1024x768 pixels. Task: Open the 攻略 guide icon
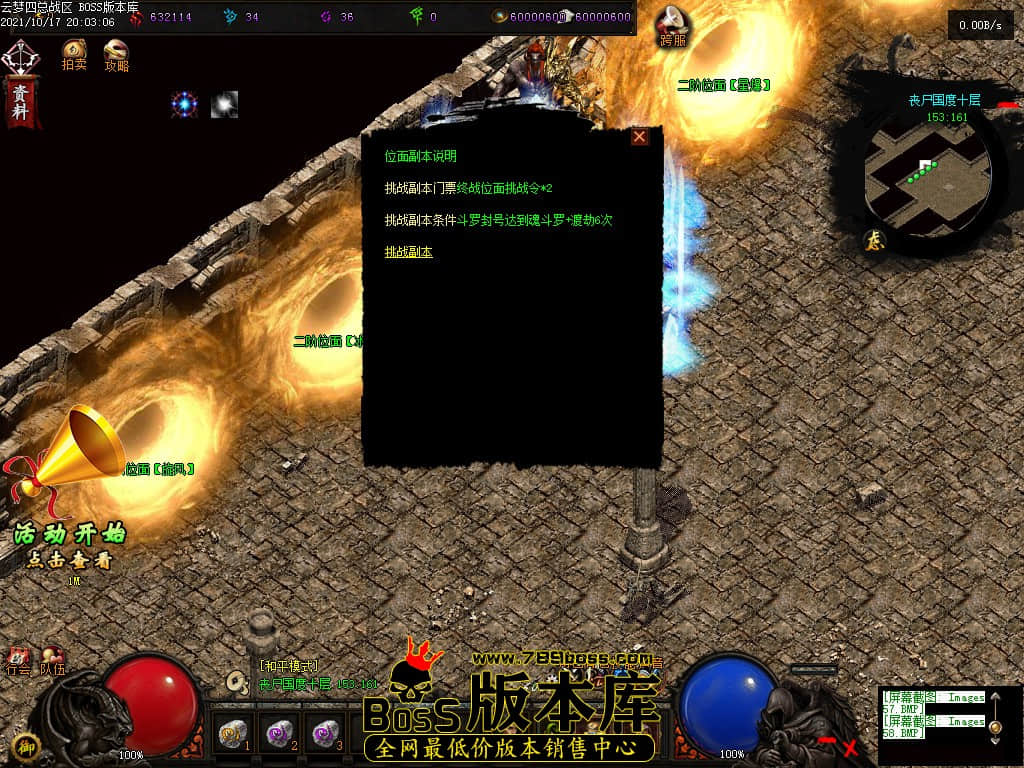(116, 54)
